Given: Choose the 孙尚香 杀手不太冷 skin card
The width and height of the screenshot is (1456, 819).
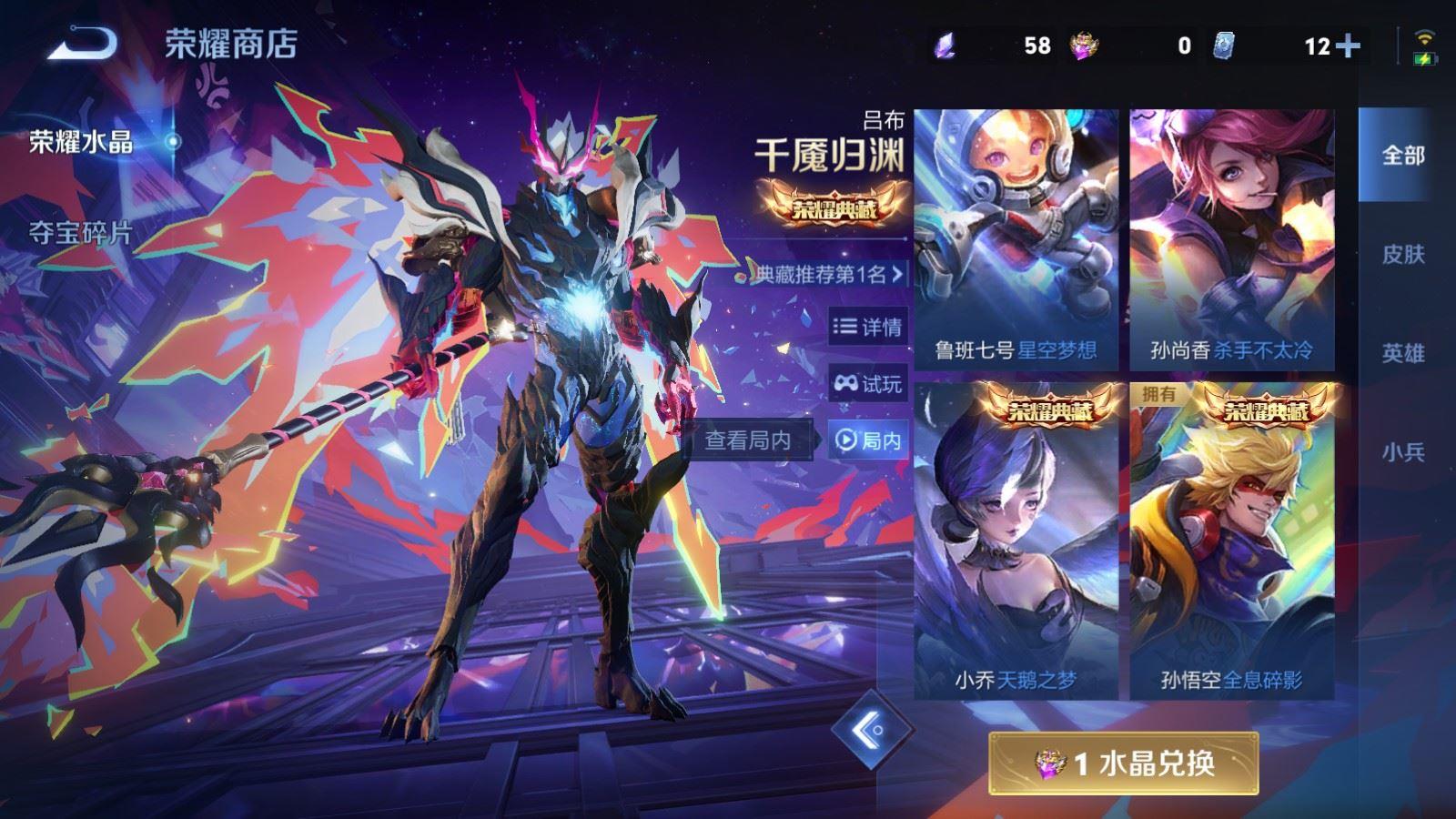Looking at the screenshot, I should [x=1231, y=239].
